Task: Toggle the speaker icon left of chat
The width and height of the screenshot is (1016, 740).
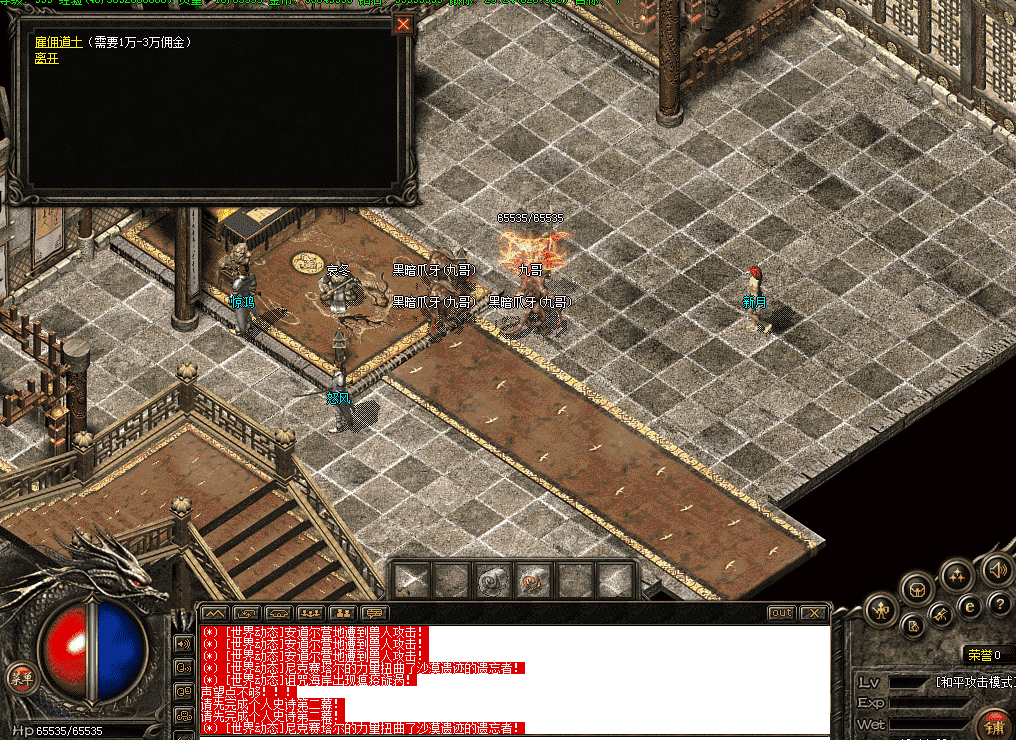Action: [x=183, y=643]
